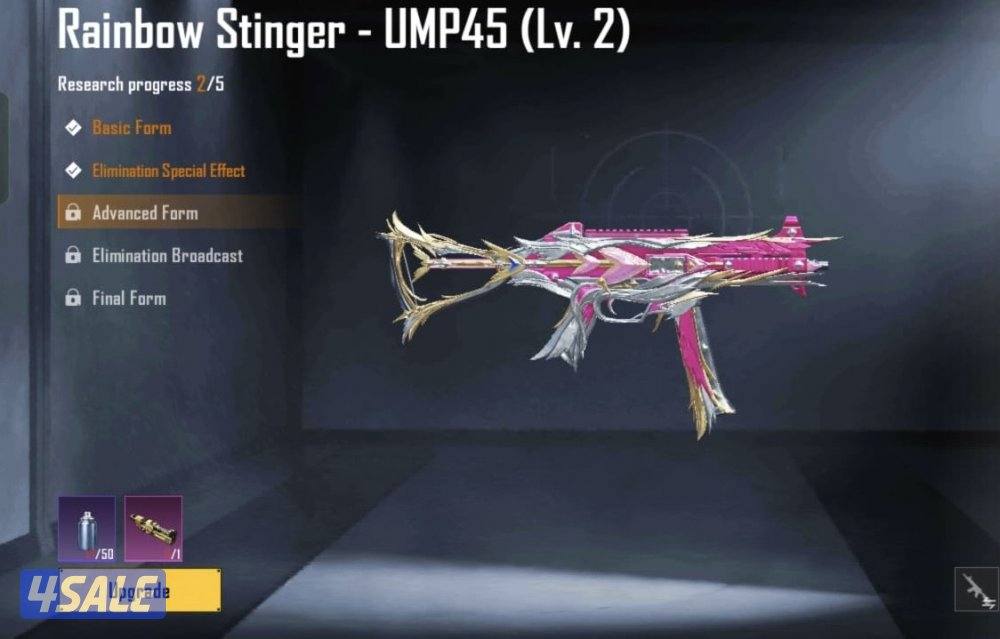Open the locked Advanced Form stage

click(145, 213)
